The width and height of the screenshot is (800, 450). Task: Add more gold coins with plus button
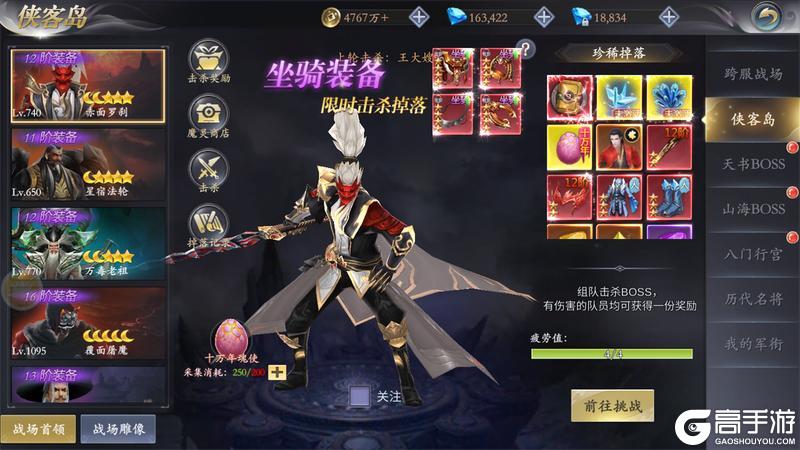click(418, 17)
